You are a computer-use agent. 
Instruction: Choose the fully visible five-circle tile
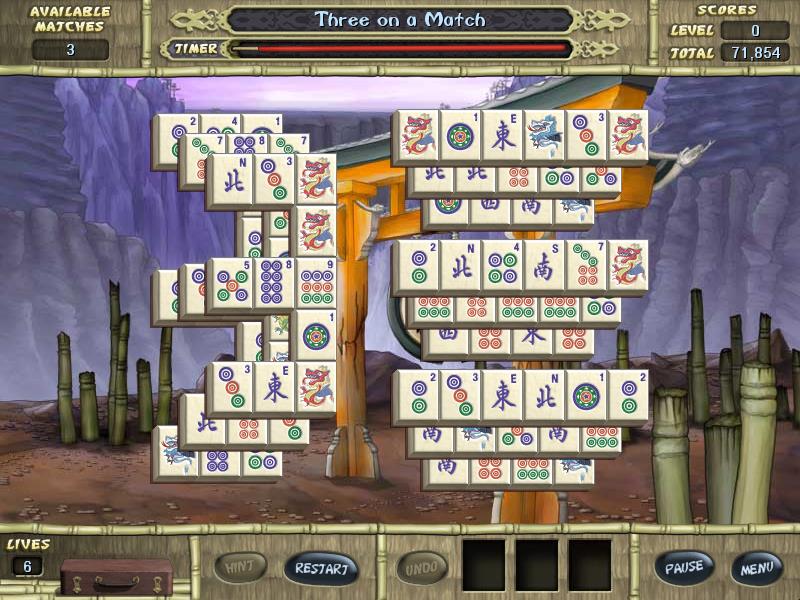[229, 283]
